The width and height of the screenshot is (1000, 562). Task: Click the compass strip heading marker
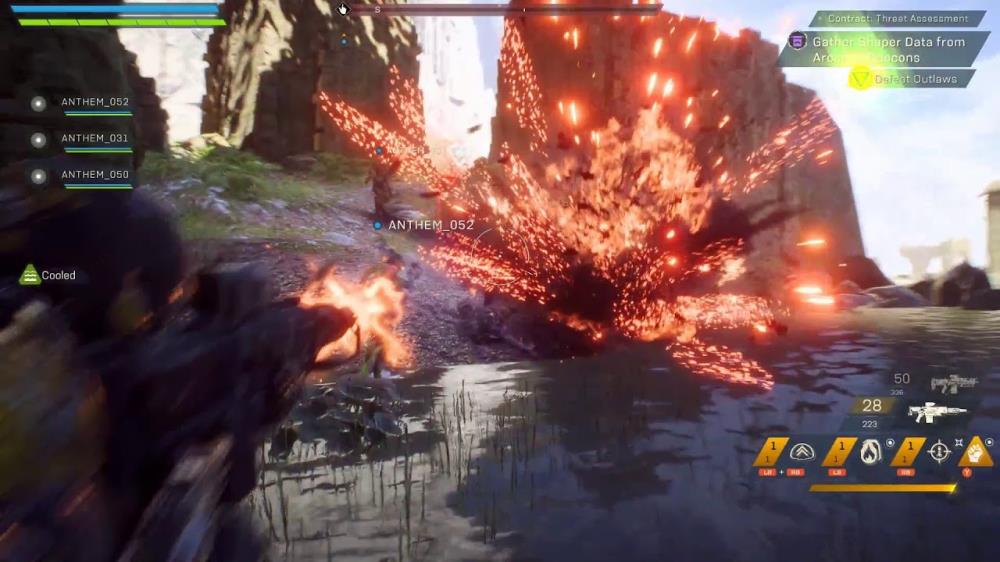pyautogui.click(x=377, y=9)
